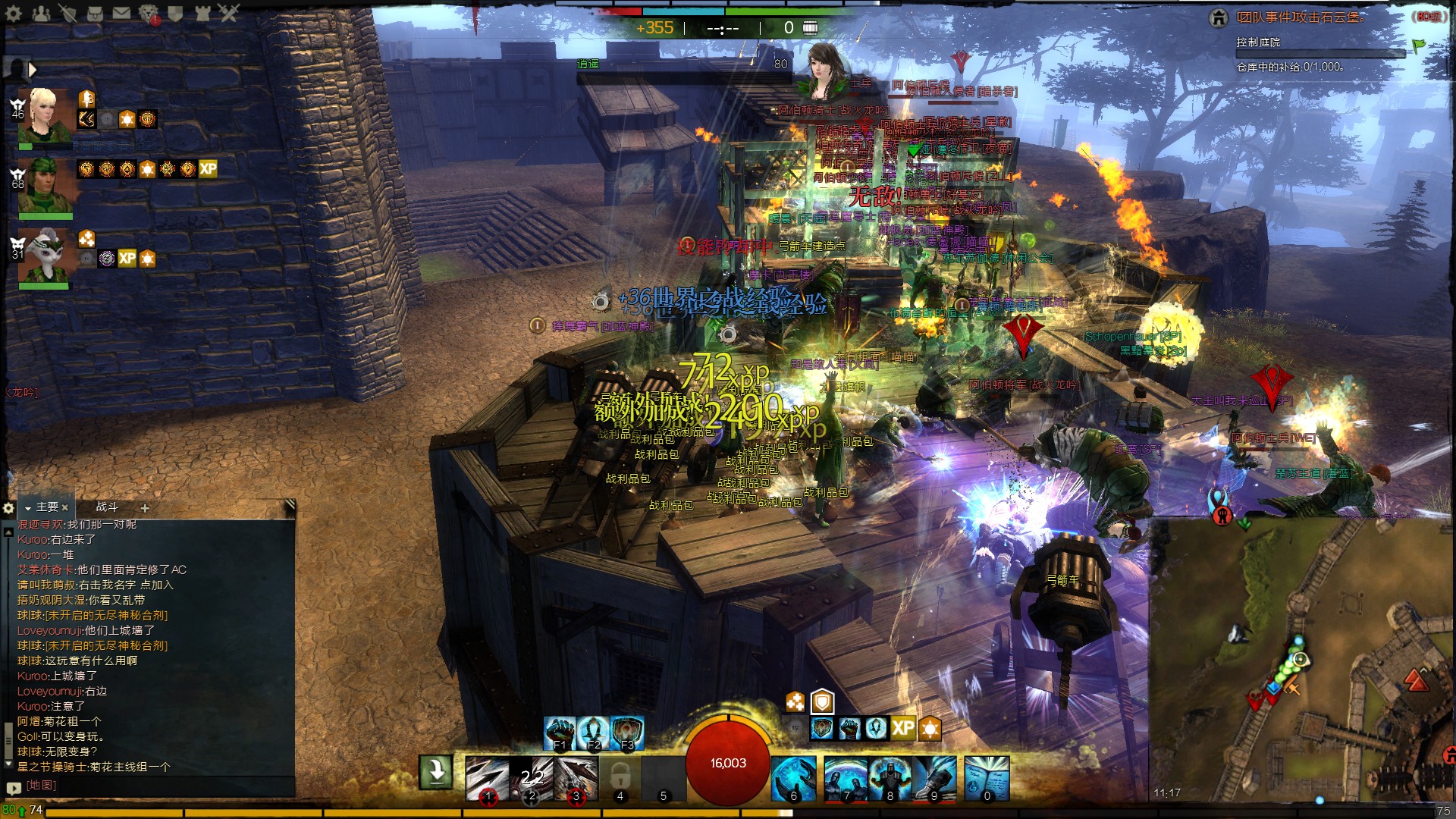Open the lion trading post icon
This screenshot has width=1456, height=819.
(x=149, y=13)
